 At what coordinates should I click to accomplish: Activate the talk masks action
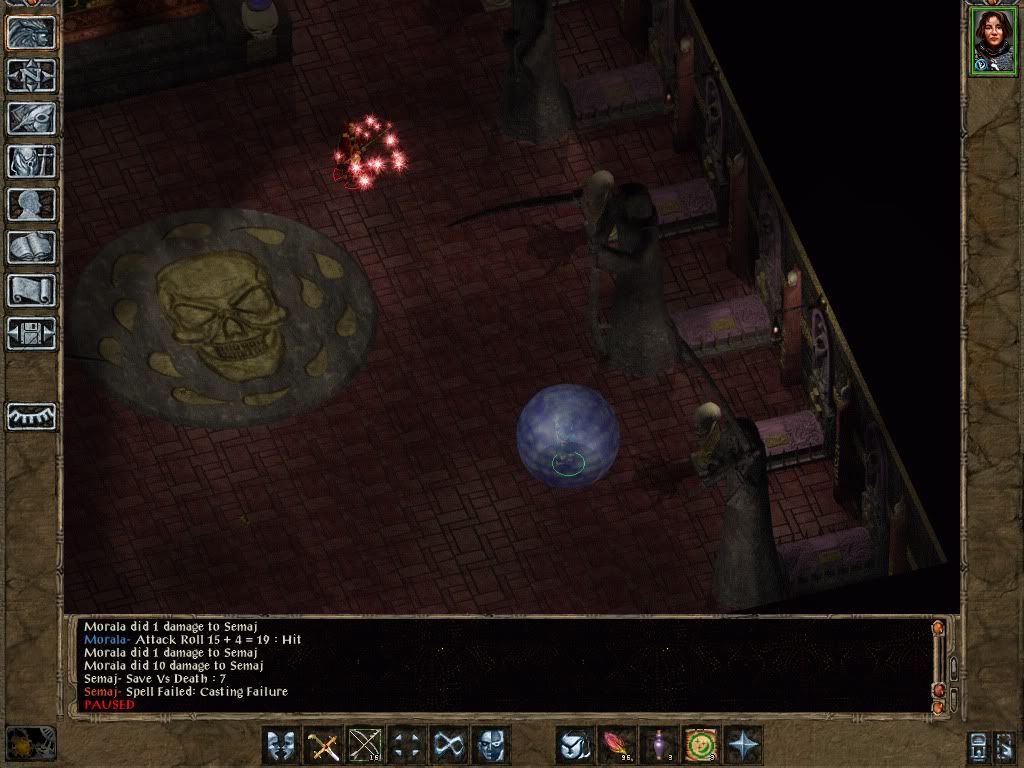[x=282, y=745]
